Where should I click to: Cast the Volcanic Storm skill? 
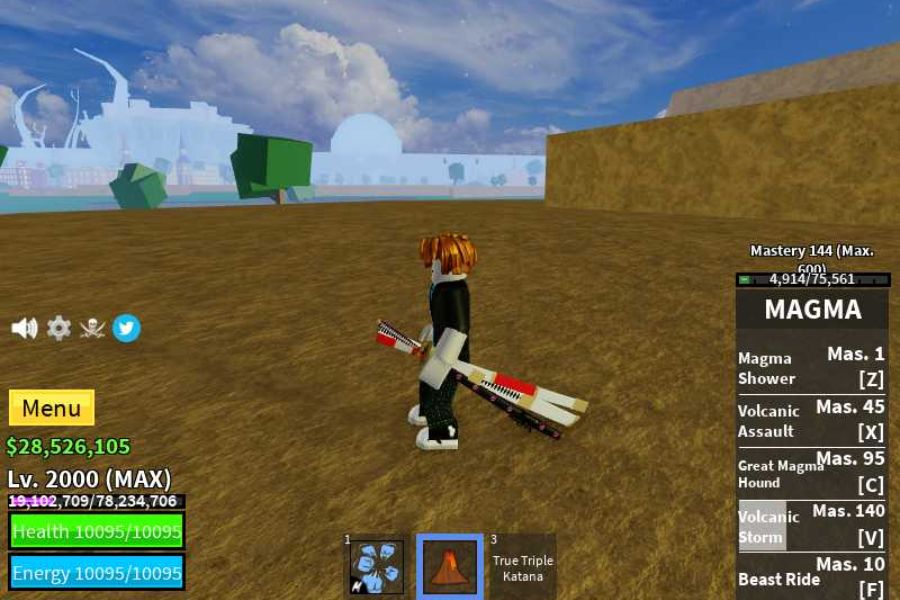811,526
